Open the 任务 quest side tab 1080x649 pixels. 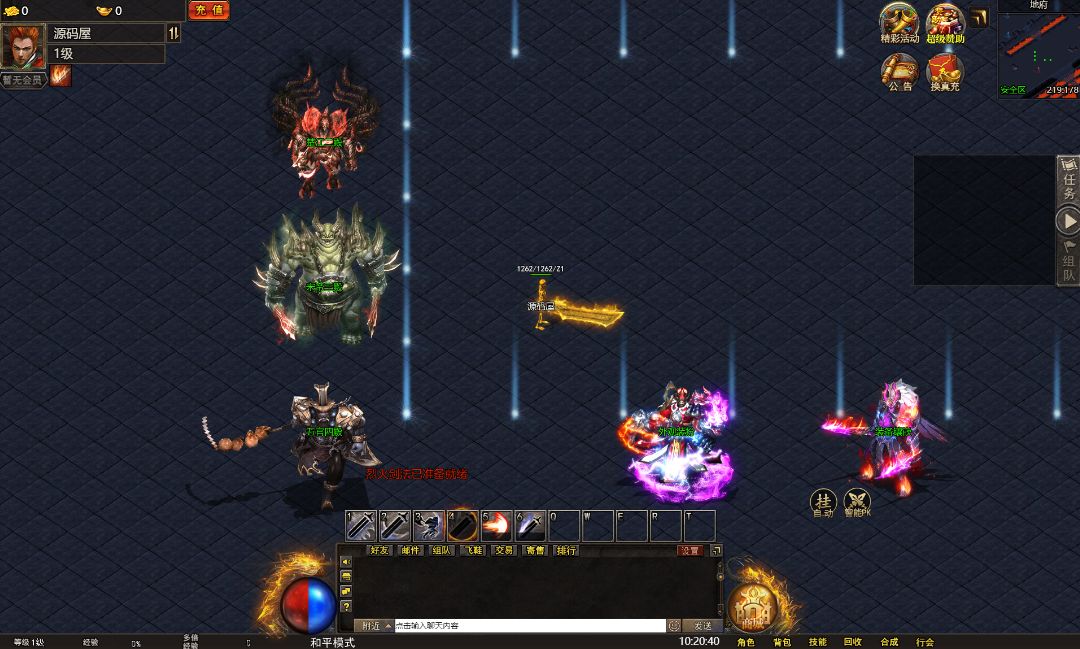coord(1069,181)
